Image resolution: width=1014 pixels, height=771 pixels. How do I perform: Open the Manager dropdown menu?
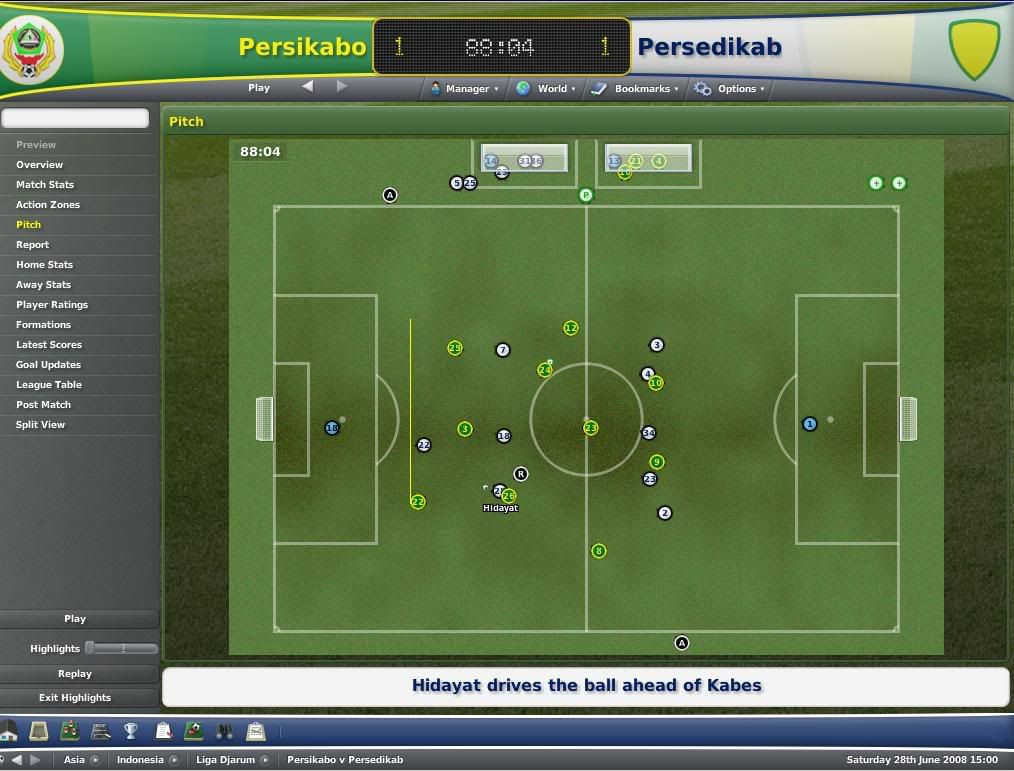click(x=466, y=89)
